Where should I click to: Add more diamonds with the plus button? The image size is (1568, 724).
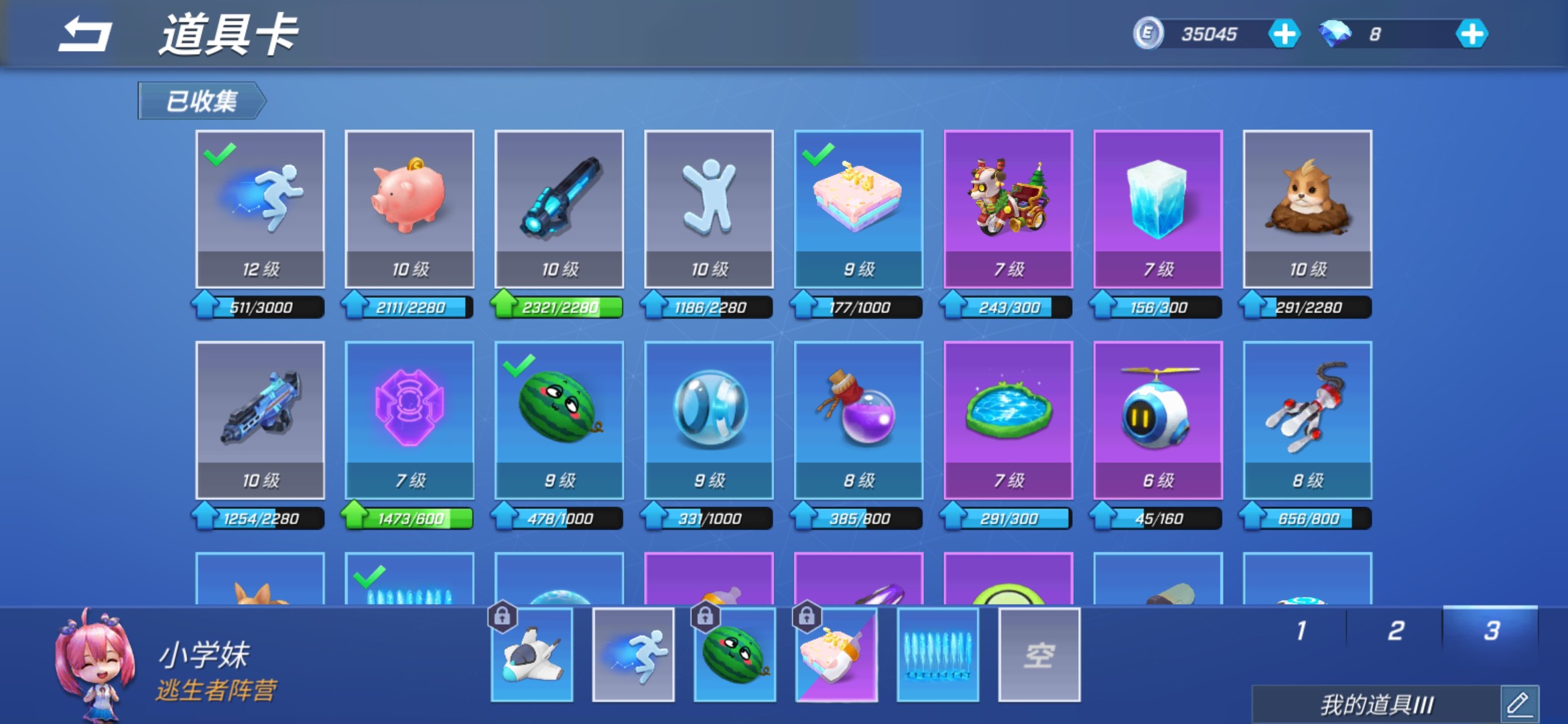[x=1472, y=34]
